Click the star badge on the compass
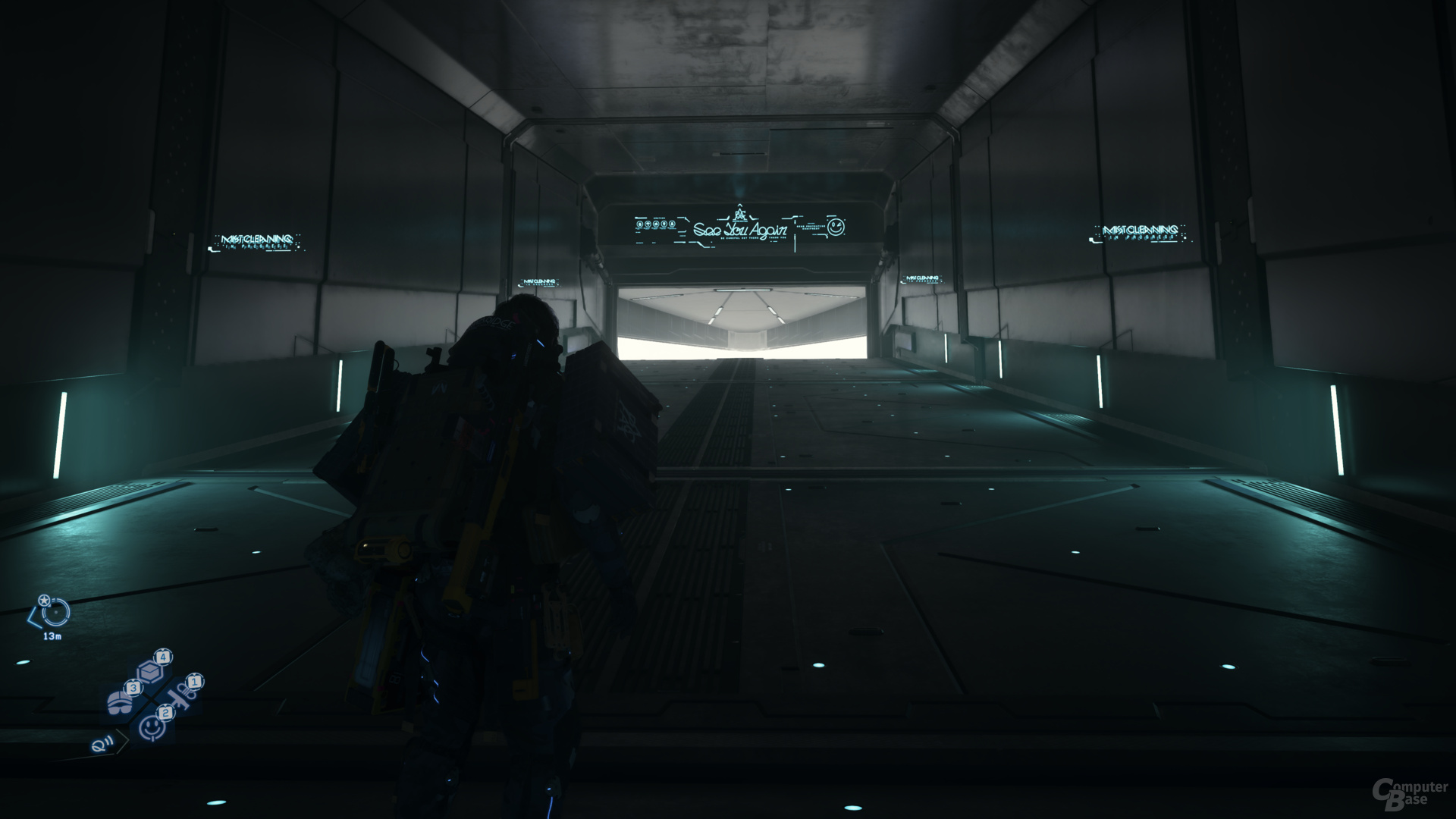The image size is (1456, 819). point(44,601)
